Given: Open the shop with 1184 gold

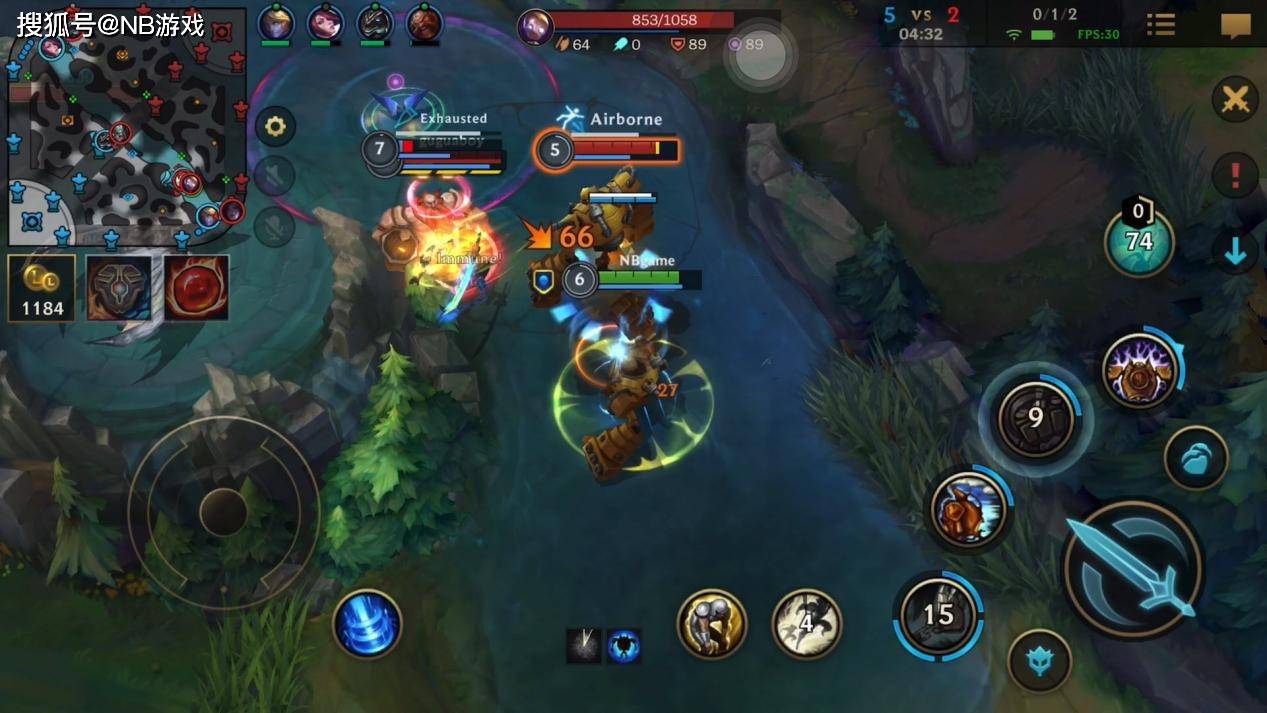Looking at the screenshot, I should coord(42,288).
